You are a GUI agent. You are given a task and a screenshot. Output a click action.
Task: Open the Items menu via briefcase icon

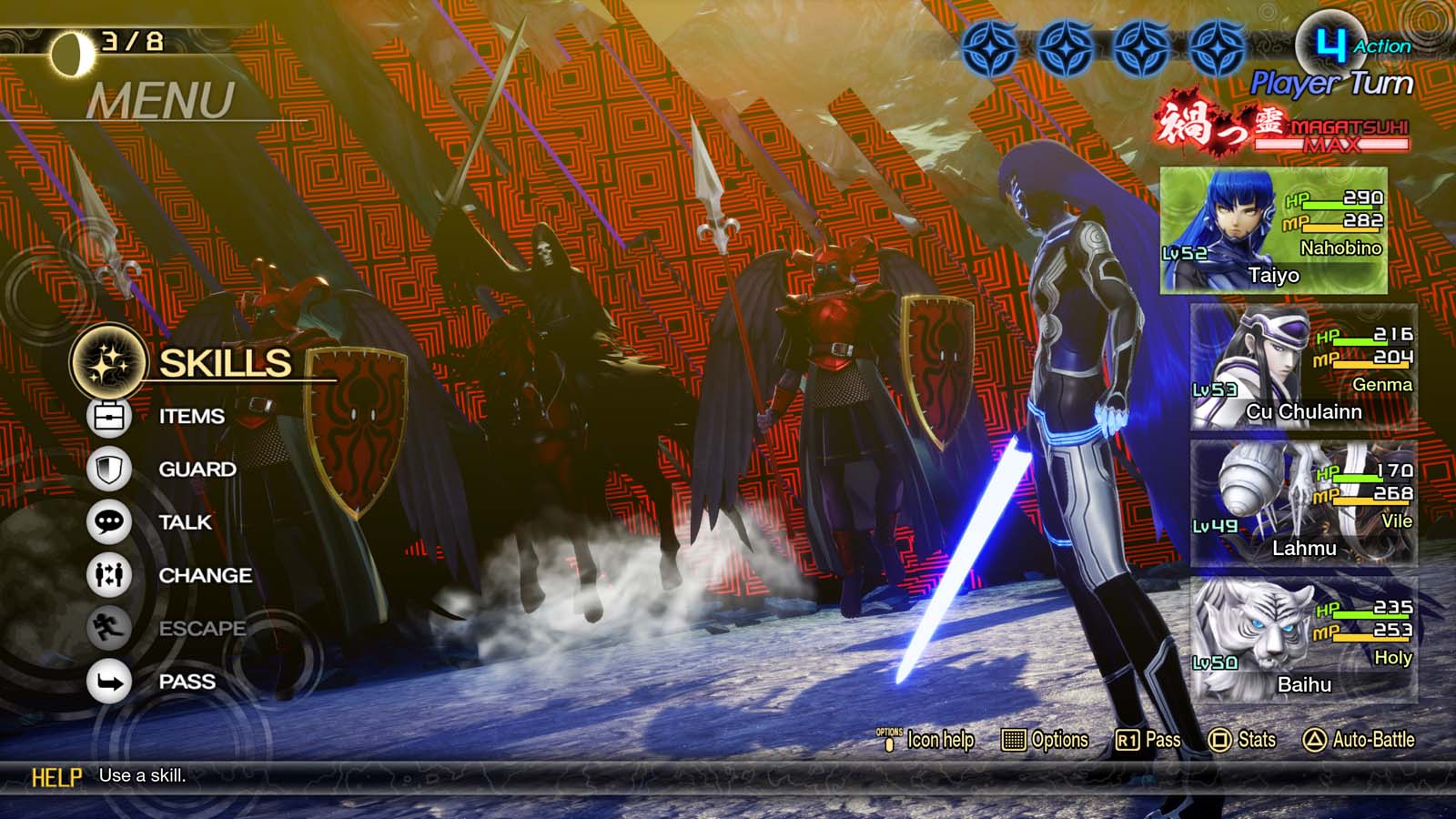tap(110, 415)
